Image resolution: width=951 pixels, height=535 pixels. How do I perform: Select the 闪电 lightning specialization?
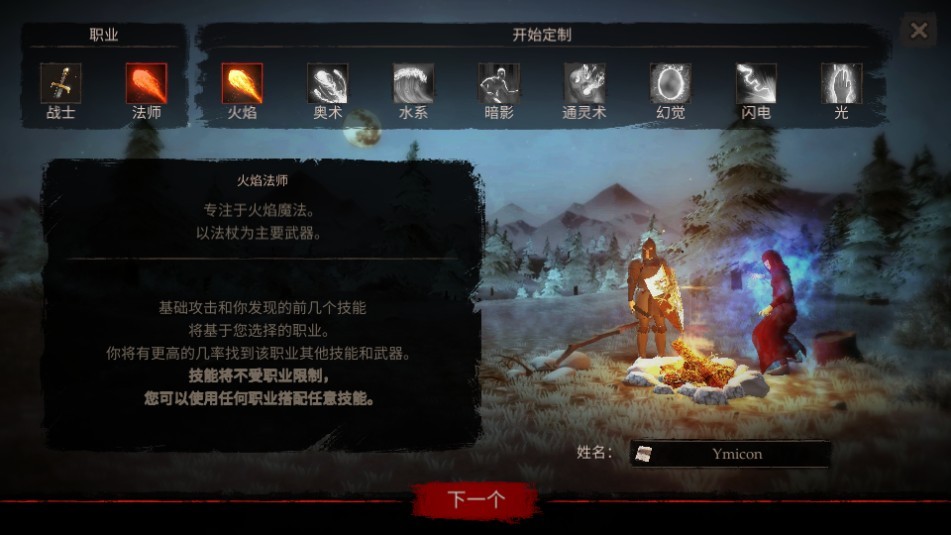756,84
